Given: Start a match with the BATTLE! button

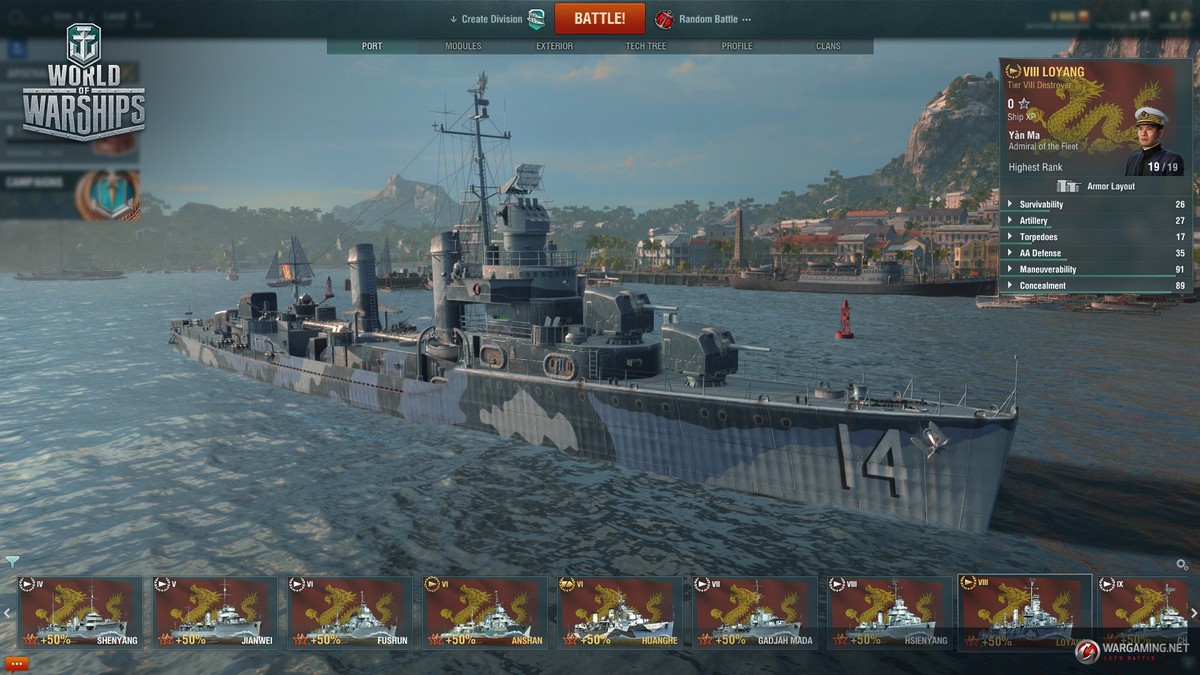Looking at the screenshot, I should tap(600, 18).
